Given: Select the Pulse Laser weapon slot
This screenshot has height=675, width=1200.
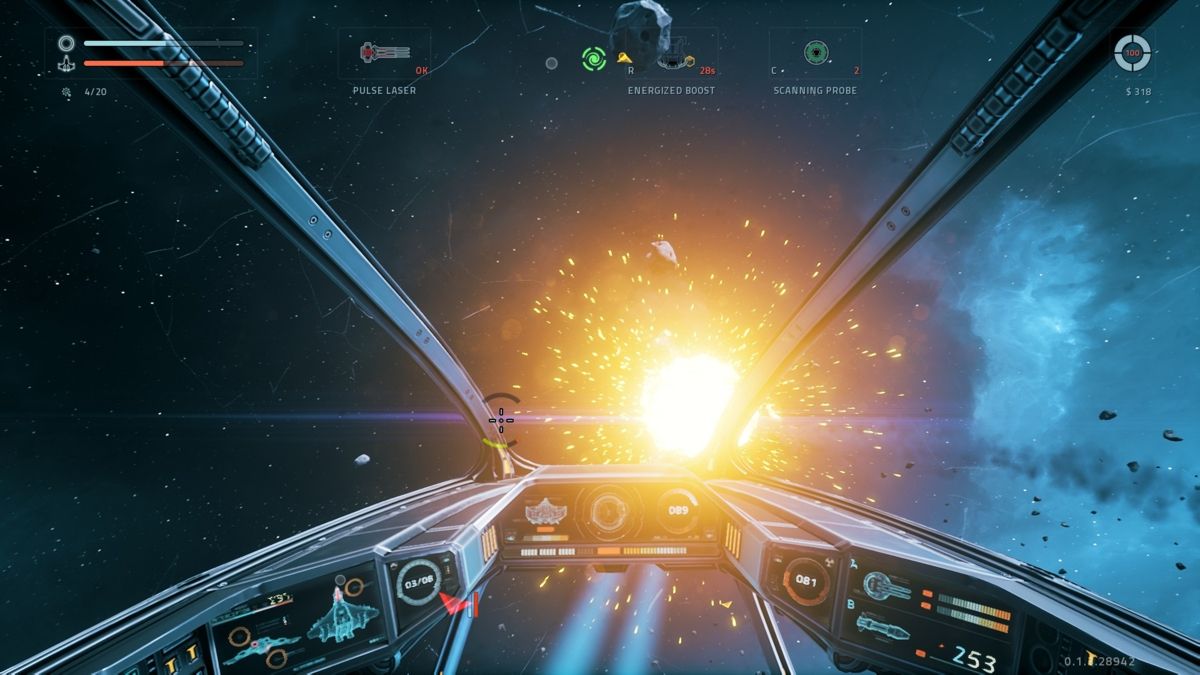Looking at the screenshot, I should (x=384, y=53).
